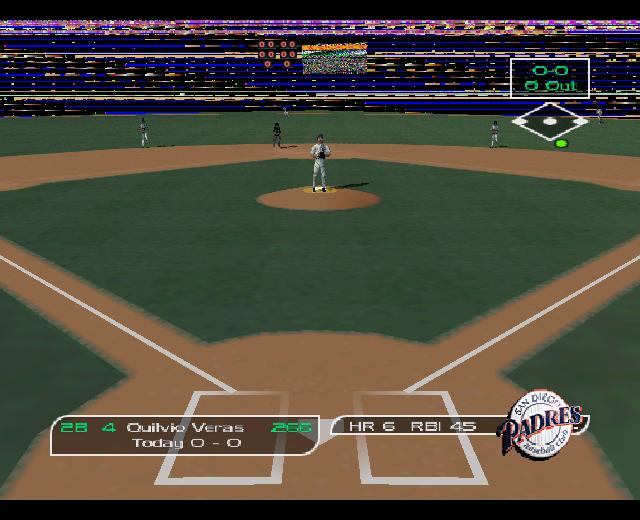Open the Quilvio Veras batter info panel
Viewport: 640px width, 520px height.
pyautogui.click(x=185, y=434)
